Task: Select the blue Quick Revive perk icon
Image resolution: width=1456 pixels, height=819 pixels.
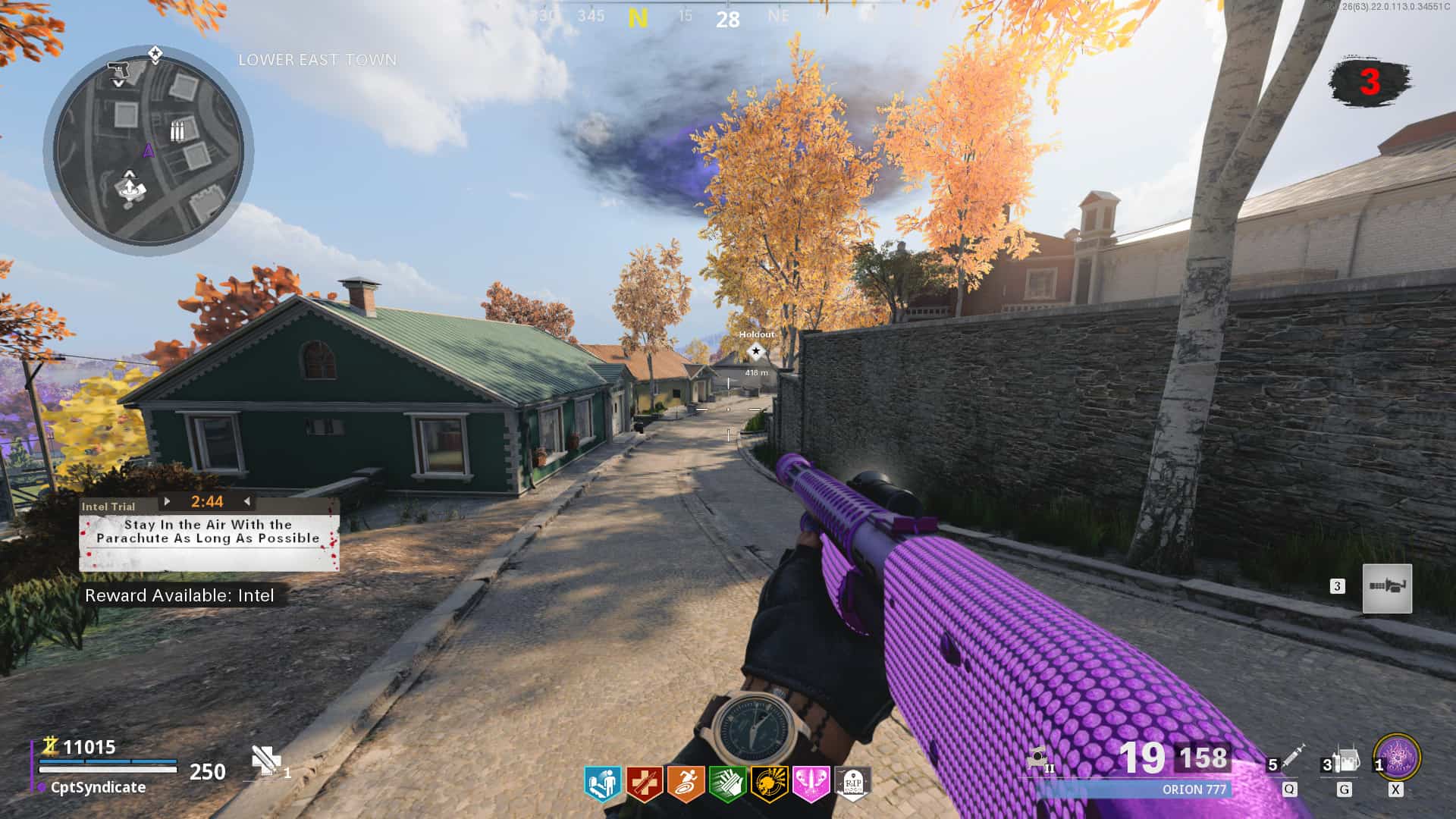Action: [x=603, y=783]
